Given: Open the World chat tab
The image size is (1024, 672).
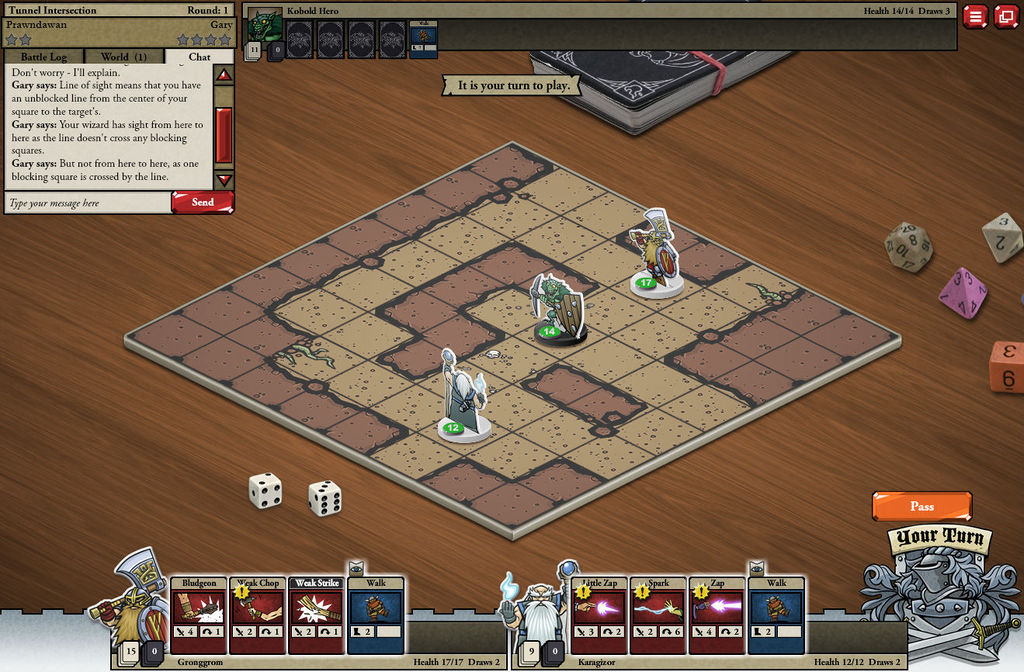Looking at the screenshot, I should (123, 57).
